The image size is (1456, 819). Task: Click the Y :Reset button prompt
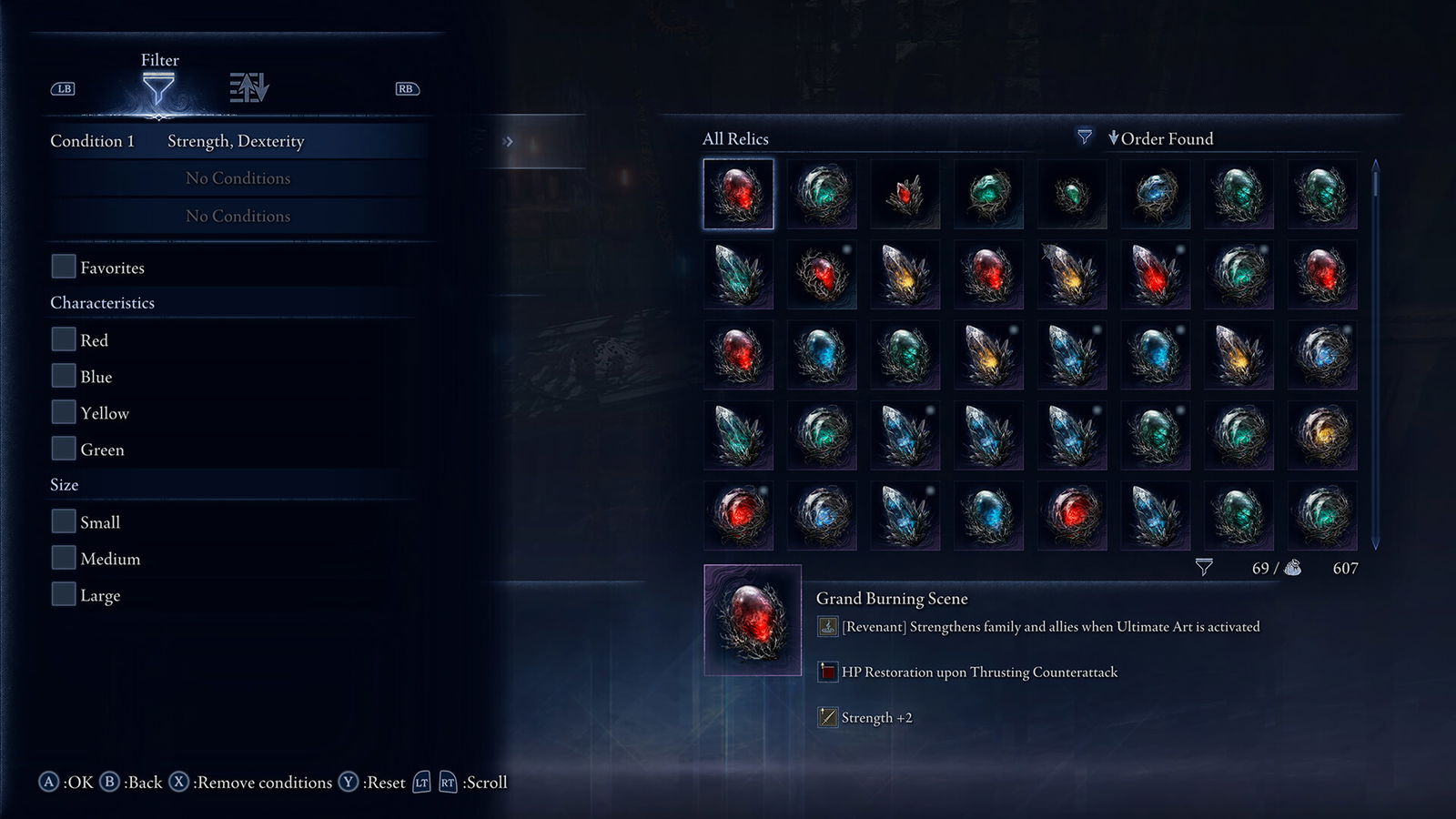point(346,782)
